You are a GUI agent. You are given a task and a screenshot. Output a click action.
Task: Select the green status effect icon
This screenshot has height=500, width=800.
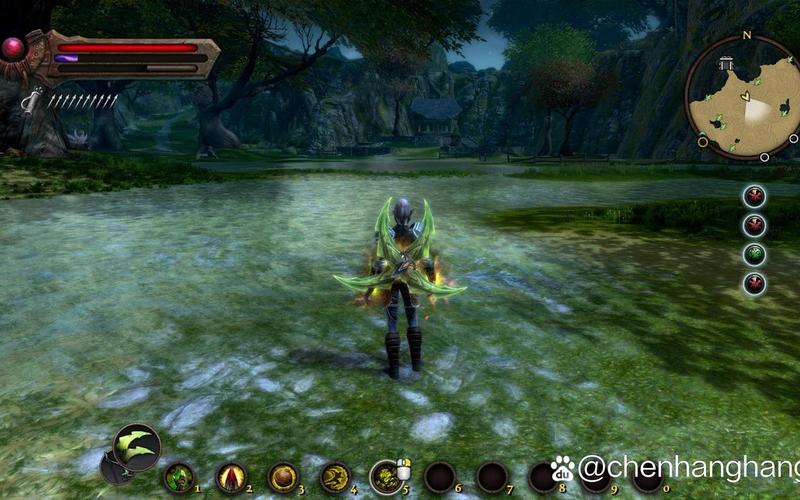755,254
